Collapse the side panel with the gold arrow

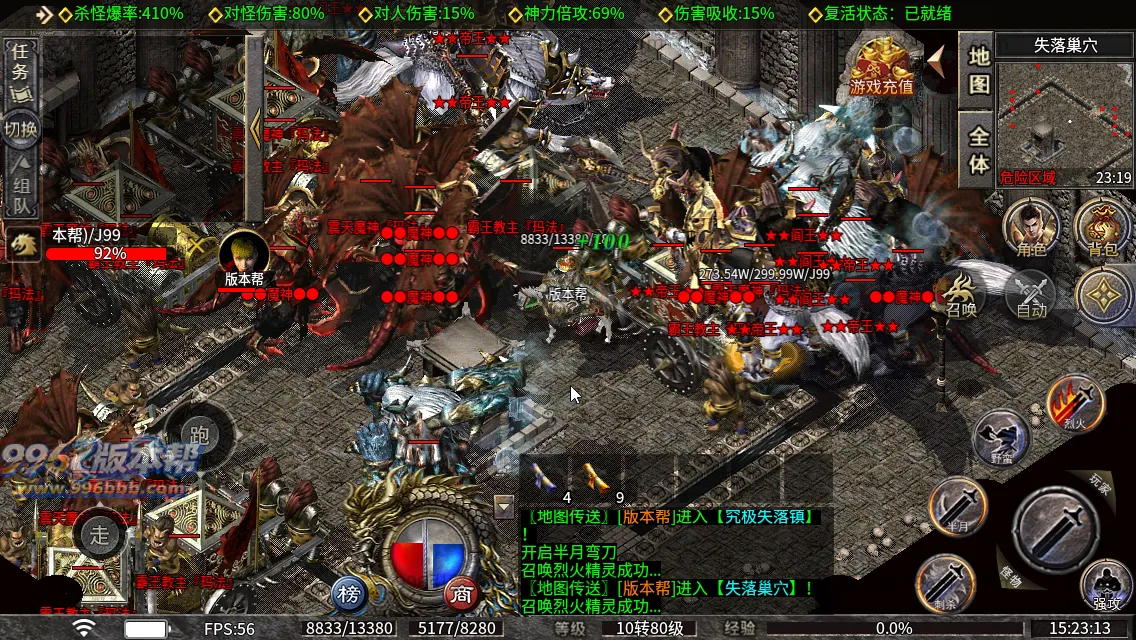[254, 128]
